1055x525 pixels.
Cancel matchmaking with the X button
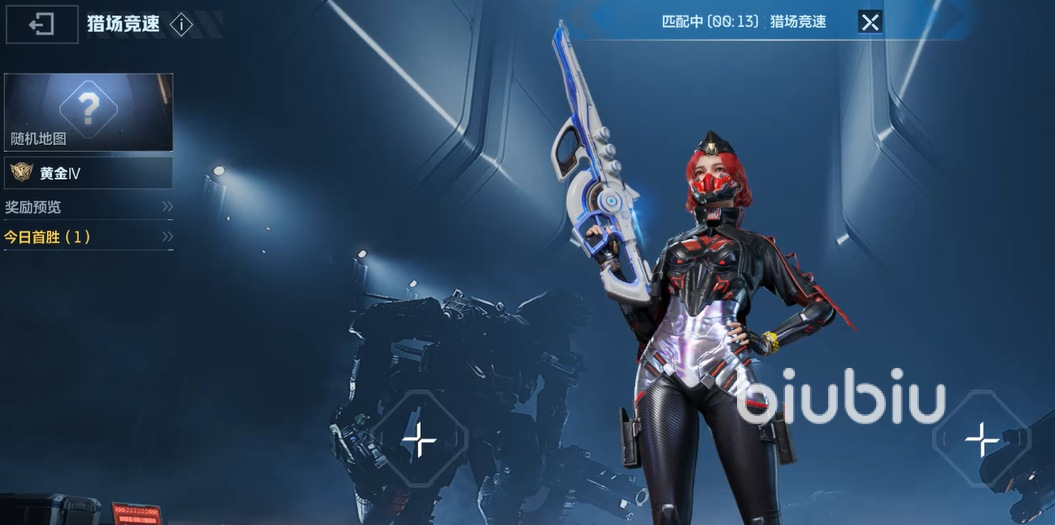[870, 22]
